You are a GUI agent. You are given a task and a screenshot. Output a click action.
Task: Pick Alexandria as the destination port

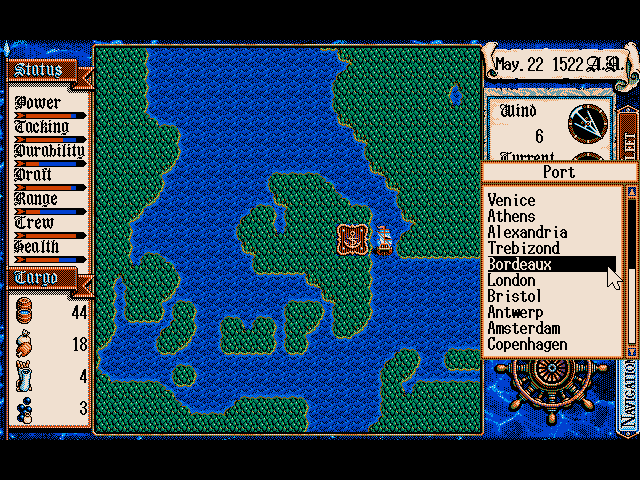pyautogui.click(x=527, y=232)
